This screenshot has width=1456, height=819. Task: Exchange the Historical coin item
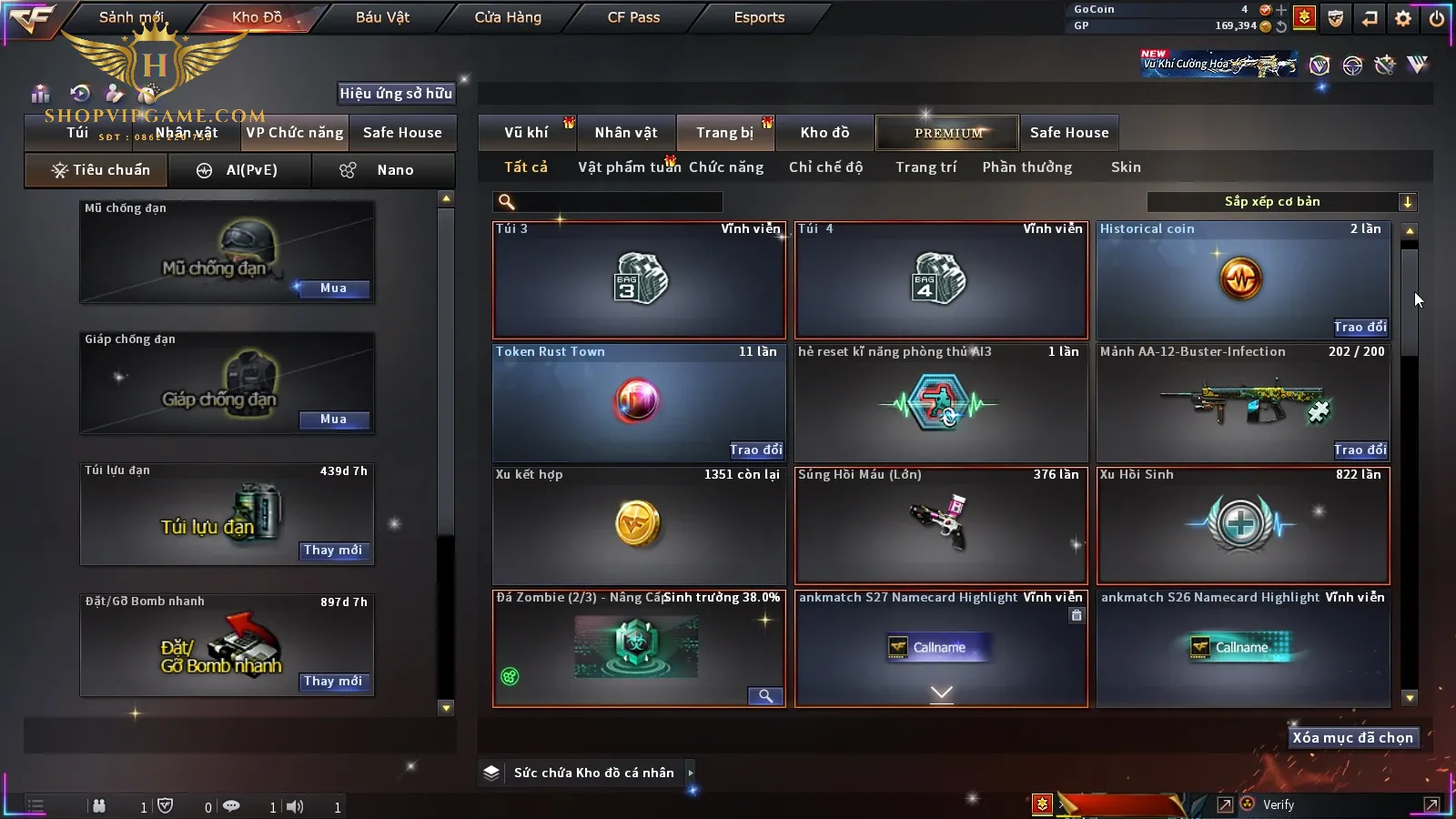coord(1360,328)
